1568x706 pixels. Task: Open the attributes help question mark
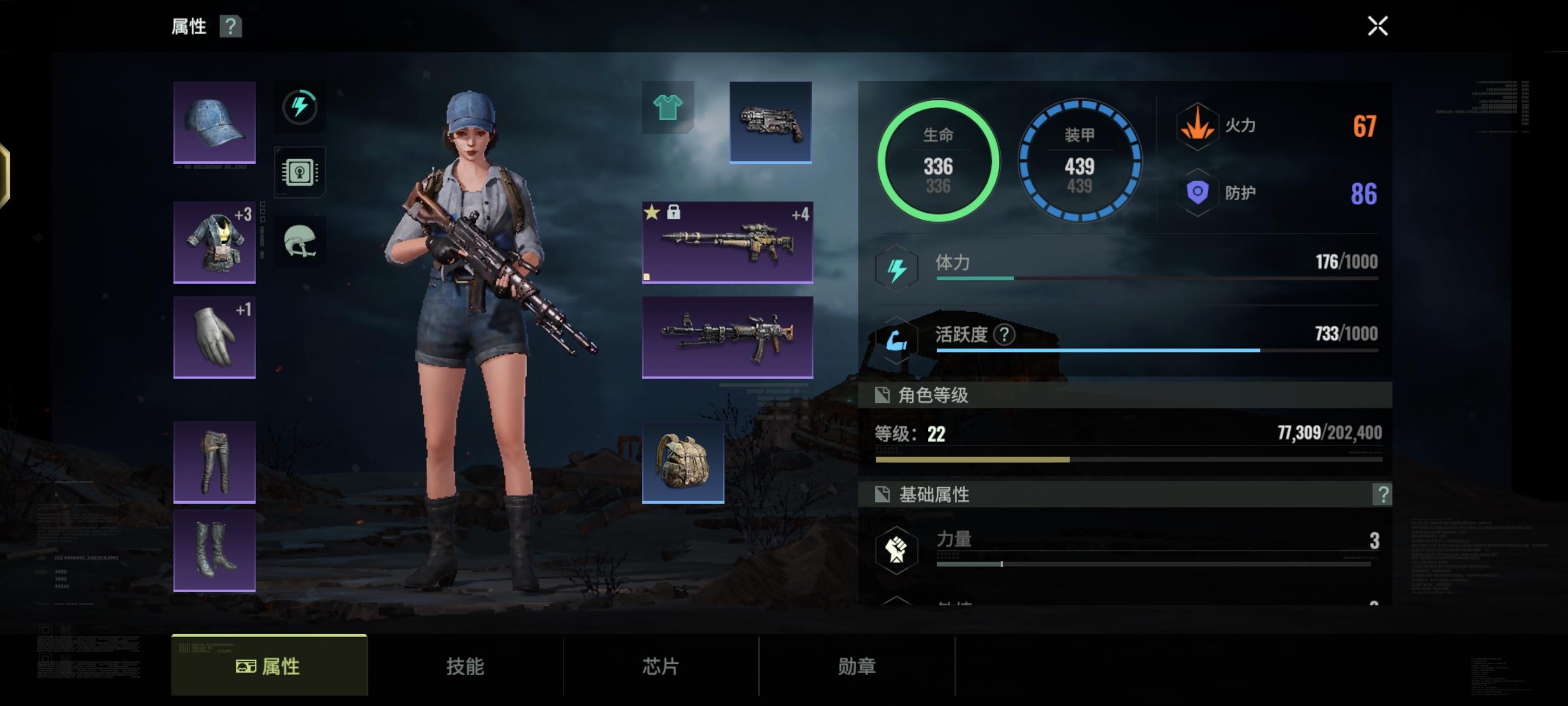coord(231,26)
